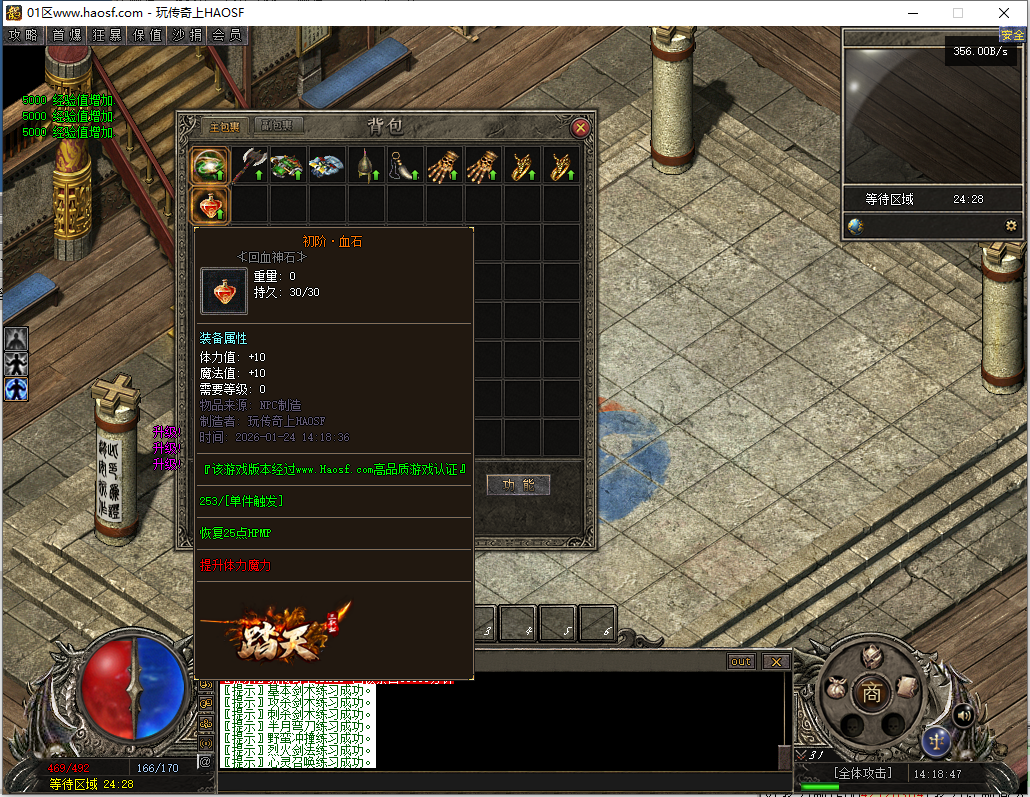The image size is (1030, 797).
Task: Click the chat panel's out button
Action: click(741, 662)
